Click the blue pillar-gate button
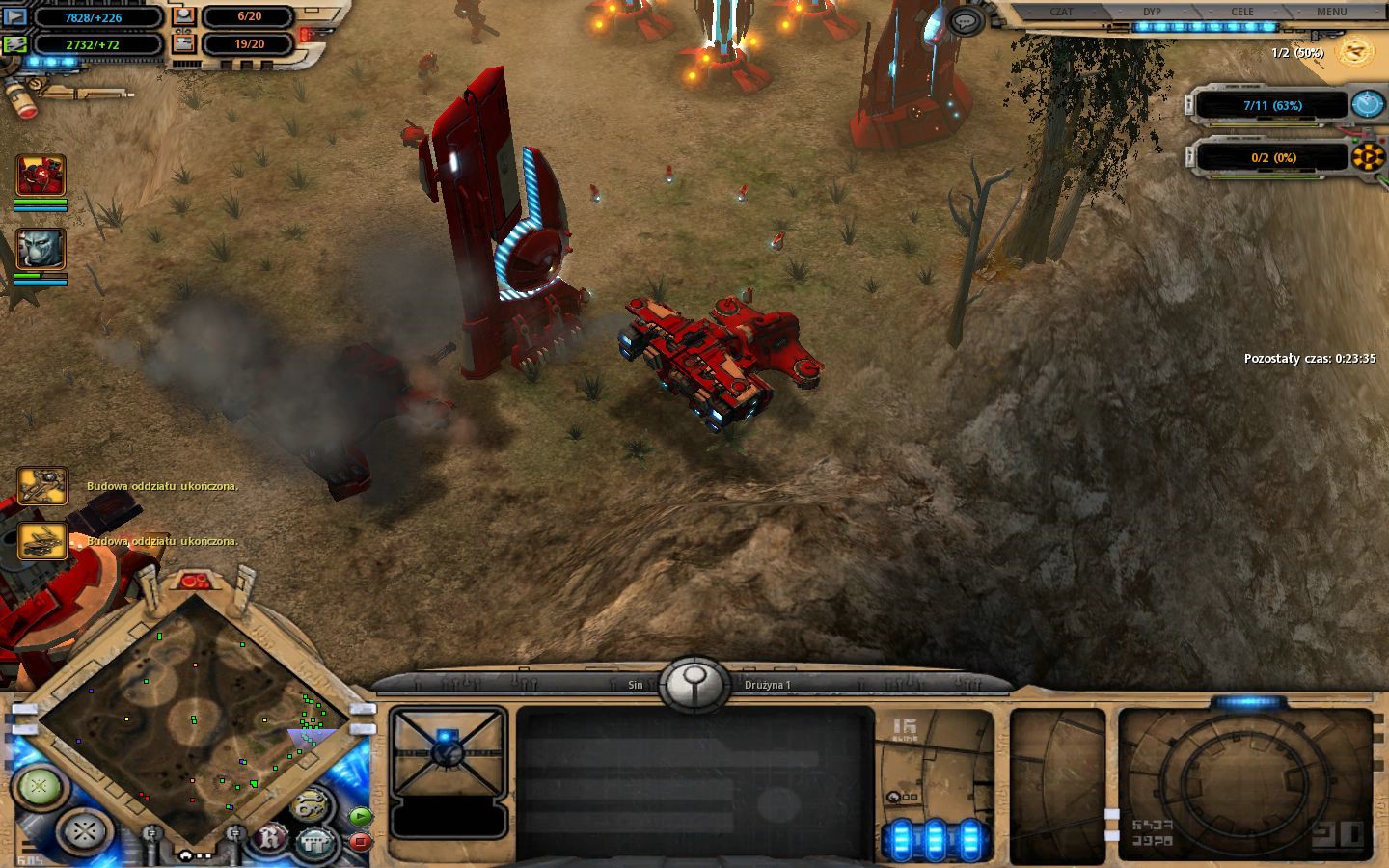The width and height of the screenshot is (1389, 868). (x=314, y=841)
